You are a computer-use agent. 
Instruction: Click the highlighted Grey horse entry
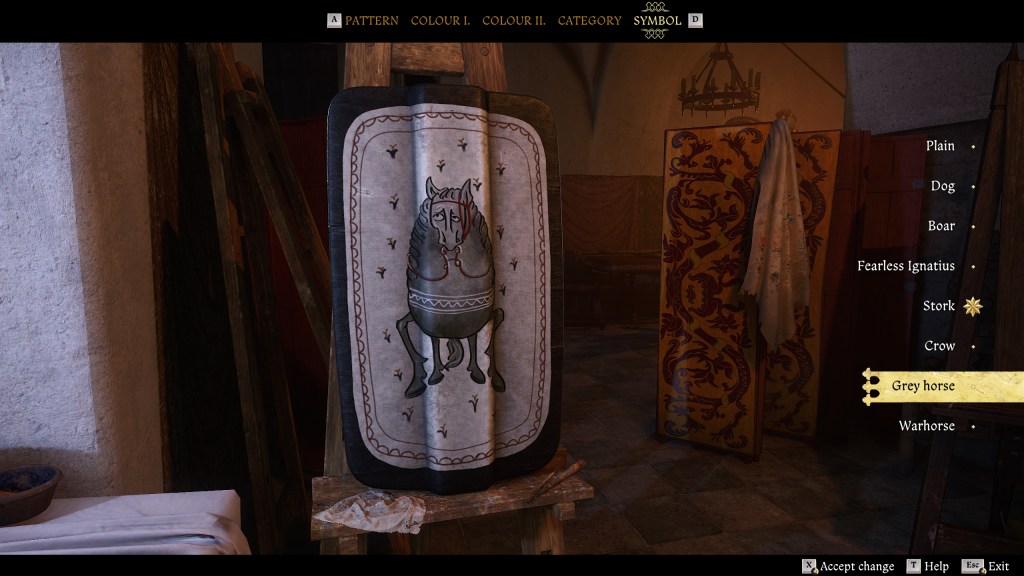point(923,386)
